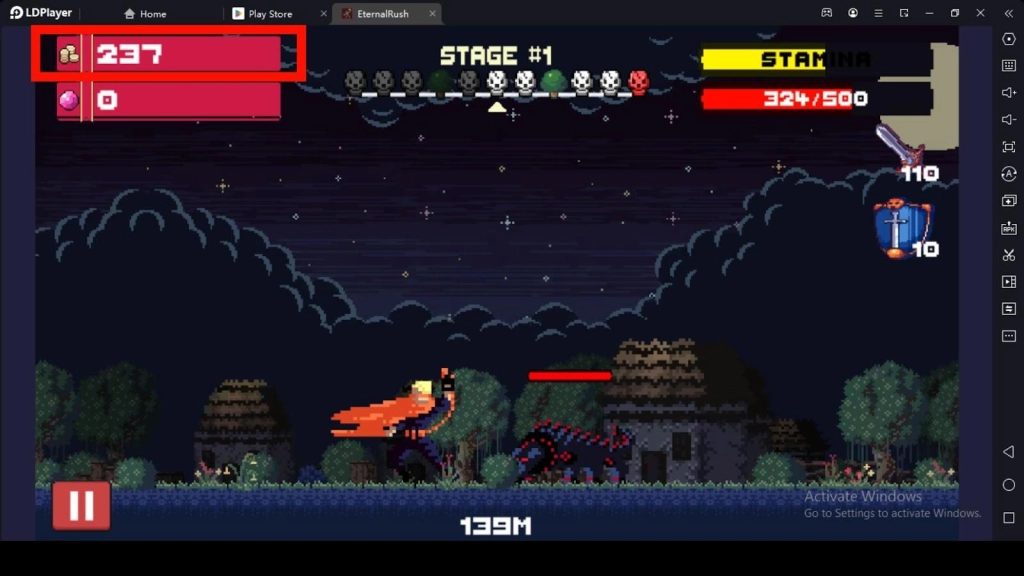Switch to the Play Store tab

(270, 14)
